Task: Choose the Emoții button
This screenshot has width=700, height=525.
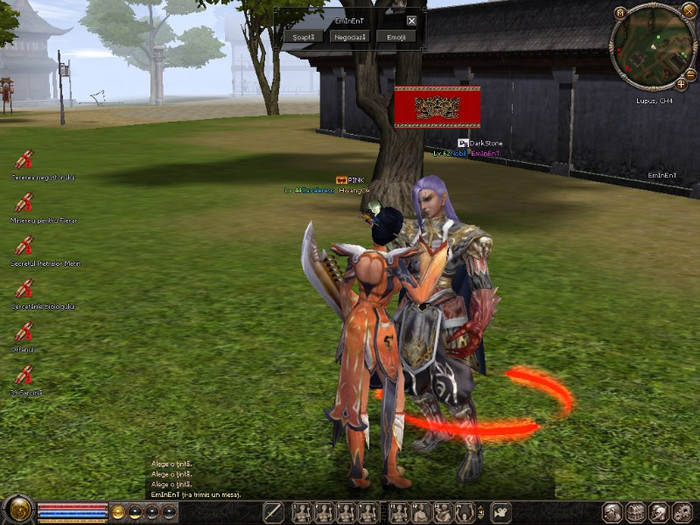Action: 396,36
